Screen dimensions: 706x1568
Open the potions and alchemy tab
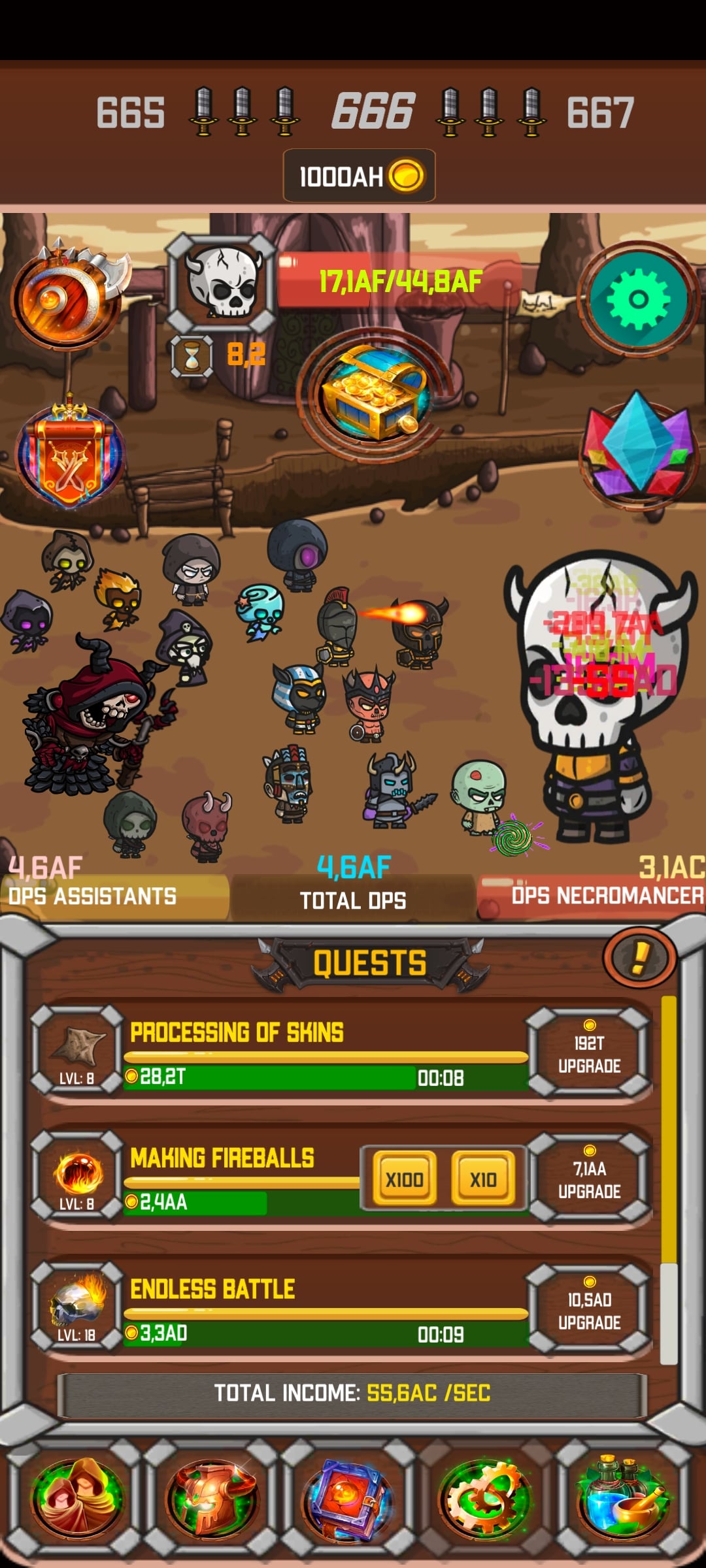click(622, 1495)
